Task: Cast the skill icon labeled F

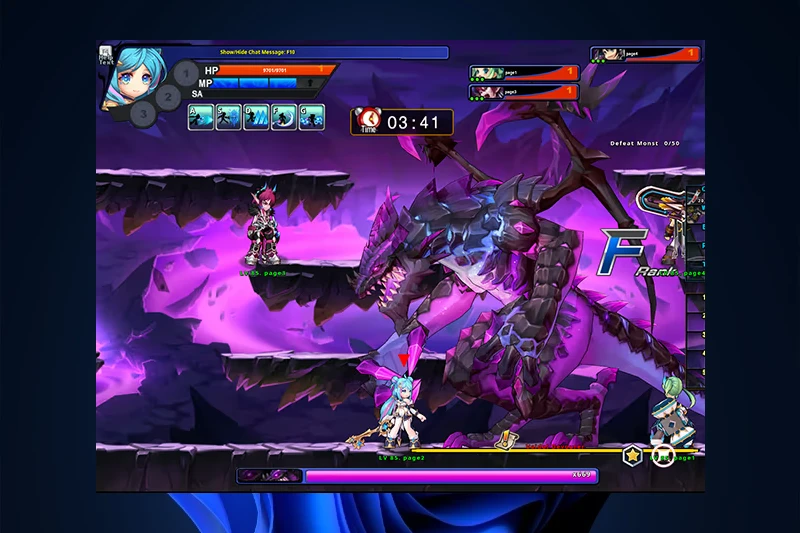Action: pyautogui.click(x=285, y=117)
